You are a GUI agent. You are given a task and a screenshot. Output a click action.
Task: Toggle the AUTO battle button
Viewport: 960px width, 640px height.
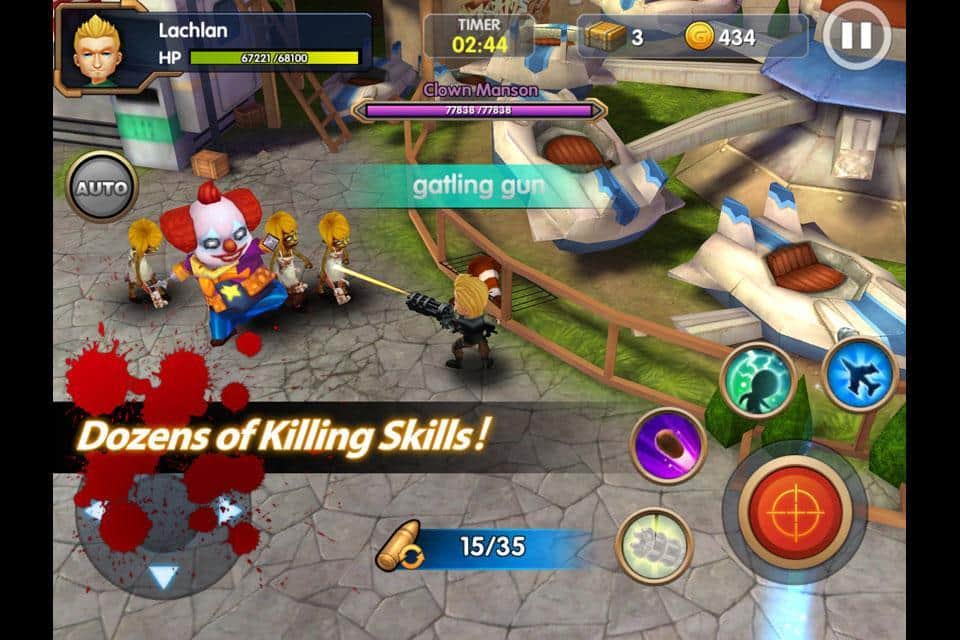pyautogui.click(x=102, y=187)
